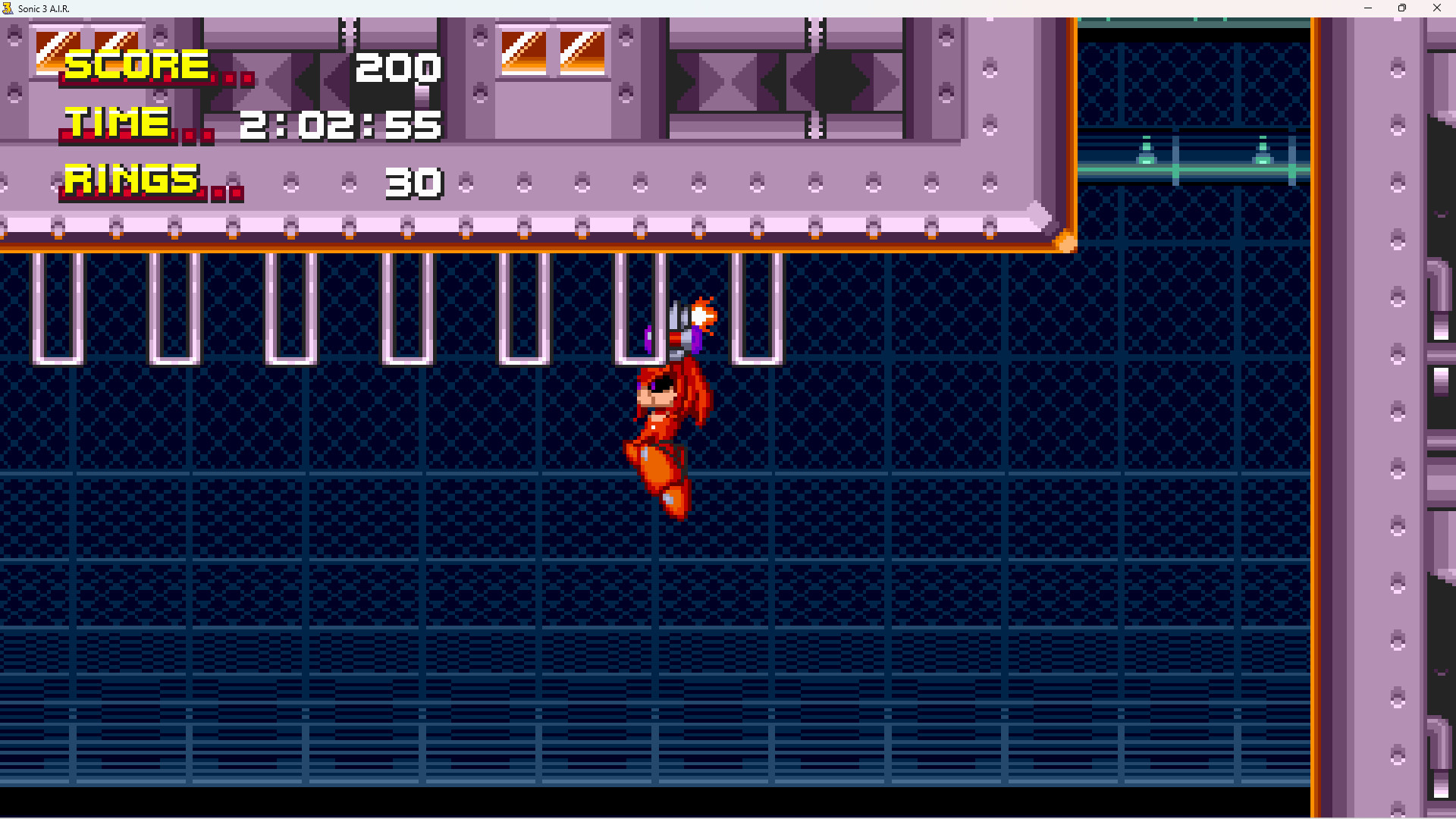
Task: Click the RINGS counter showing 30
Action: click(413, 182)
